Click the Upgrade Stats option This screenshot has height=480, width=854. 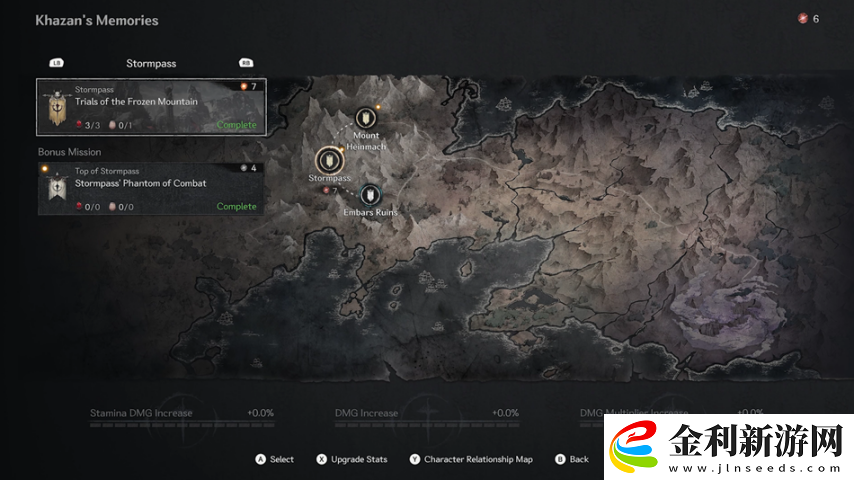(x=352, y=460)
